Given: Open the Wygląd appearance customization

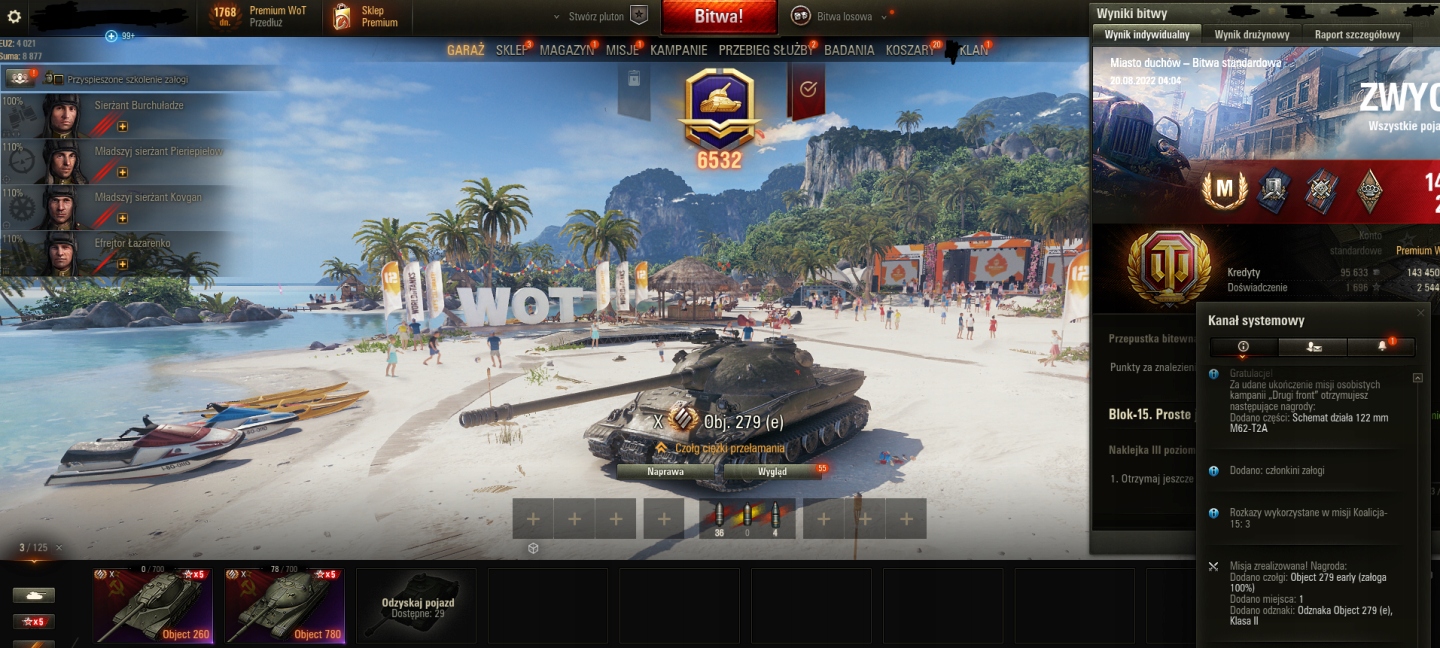Looking at the screenshot, I should click(x=772, y=471).
